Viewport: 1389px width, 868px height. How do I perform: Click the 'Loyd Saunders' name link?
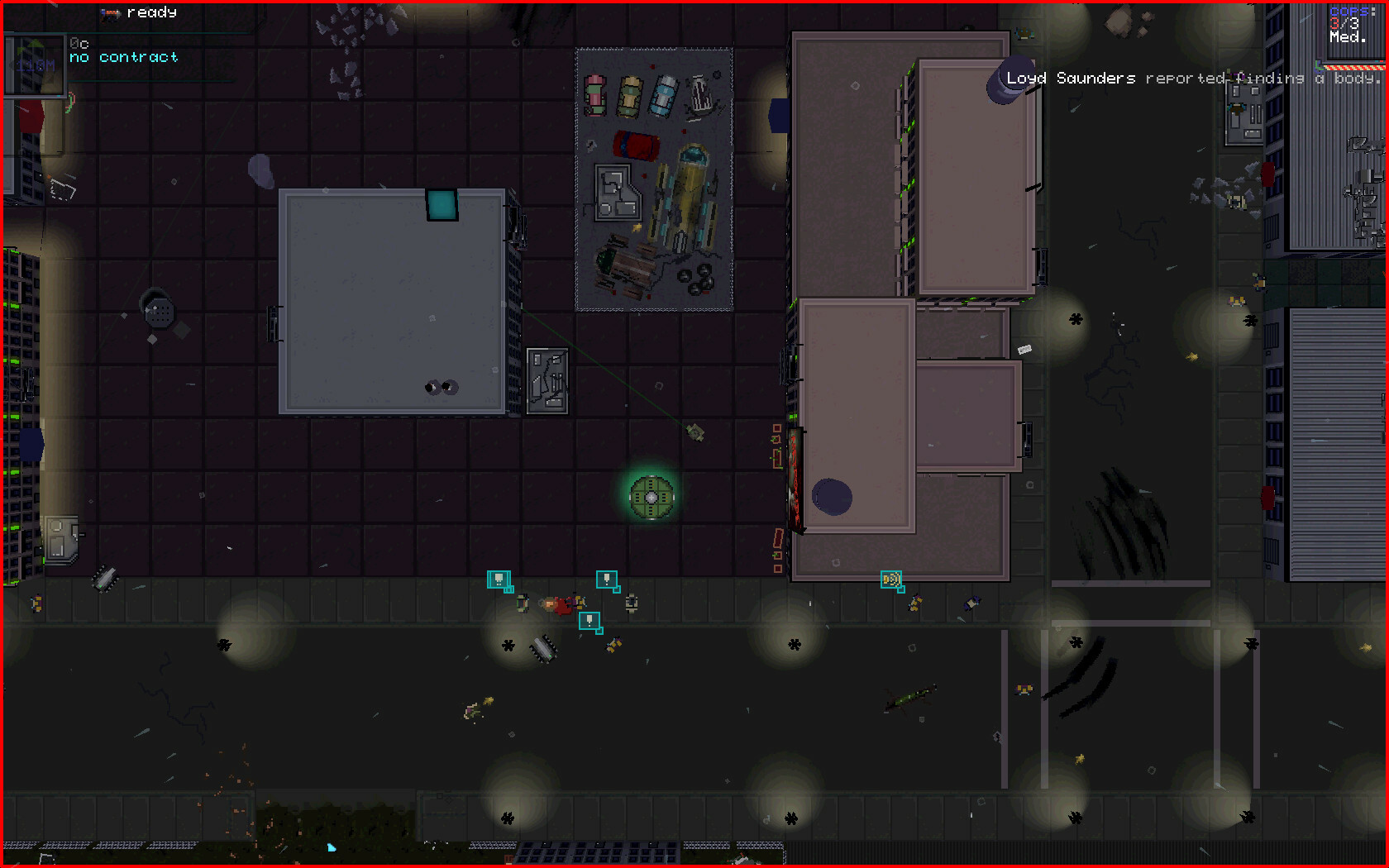click(x=1069, y=78)
